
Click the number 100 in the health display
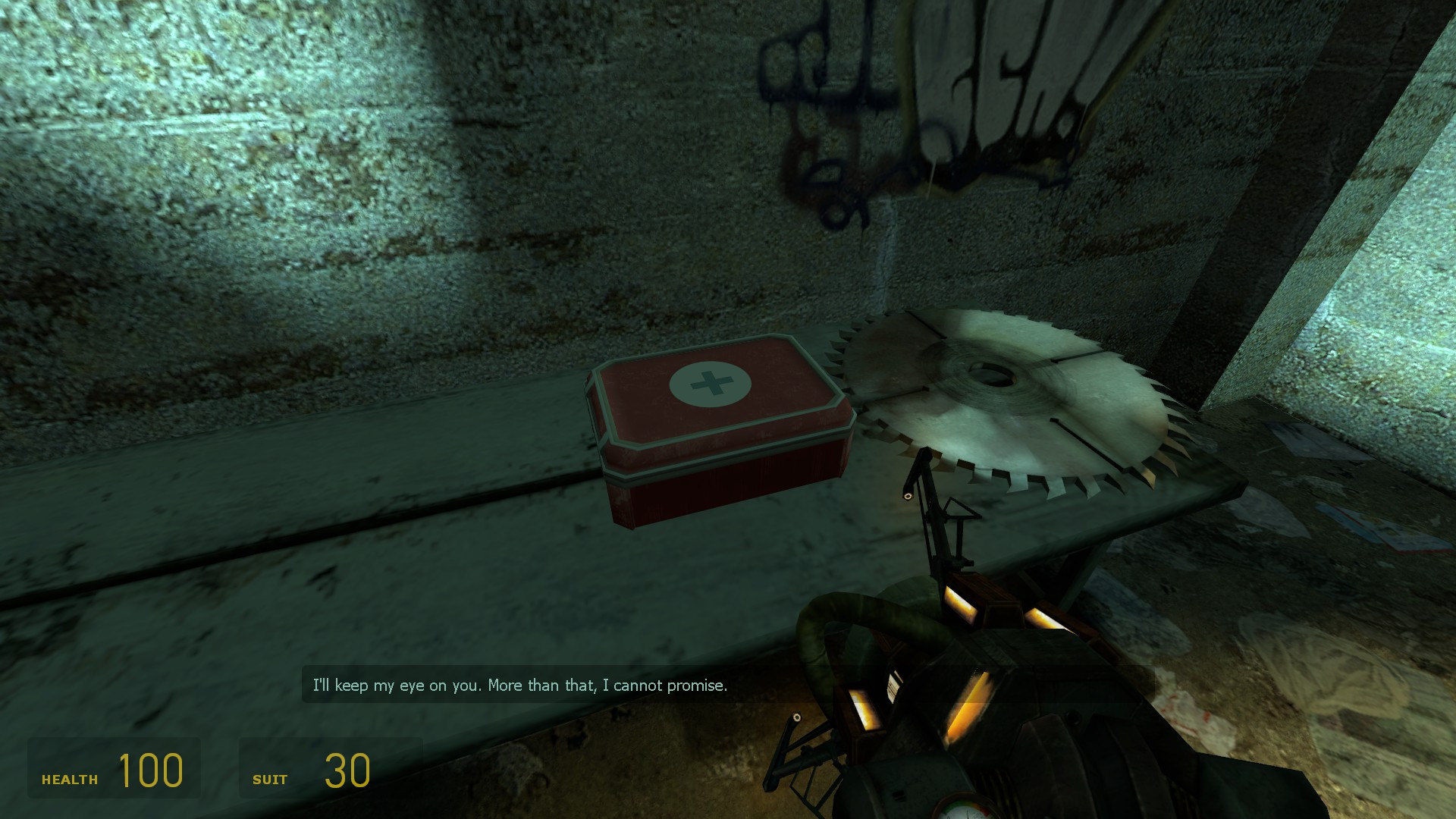pyautogui.click(x=150, y=771)
